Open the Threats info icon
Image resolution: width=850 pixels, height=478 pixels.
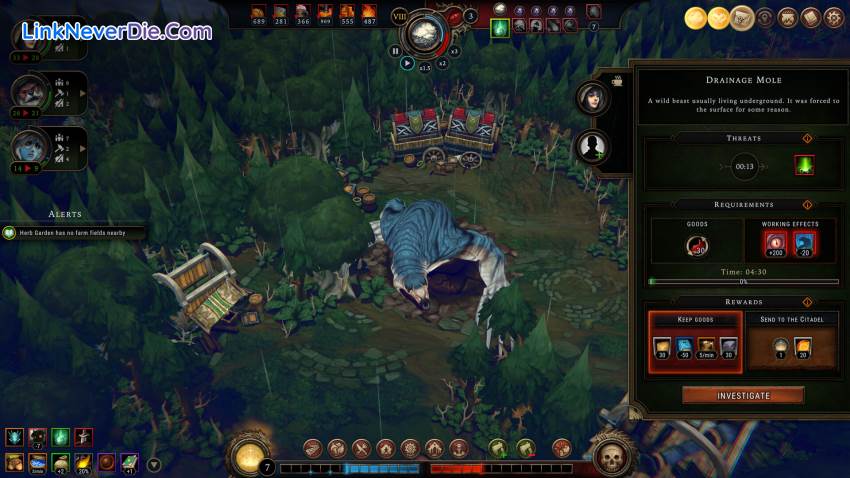[807, 138]
